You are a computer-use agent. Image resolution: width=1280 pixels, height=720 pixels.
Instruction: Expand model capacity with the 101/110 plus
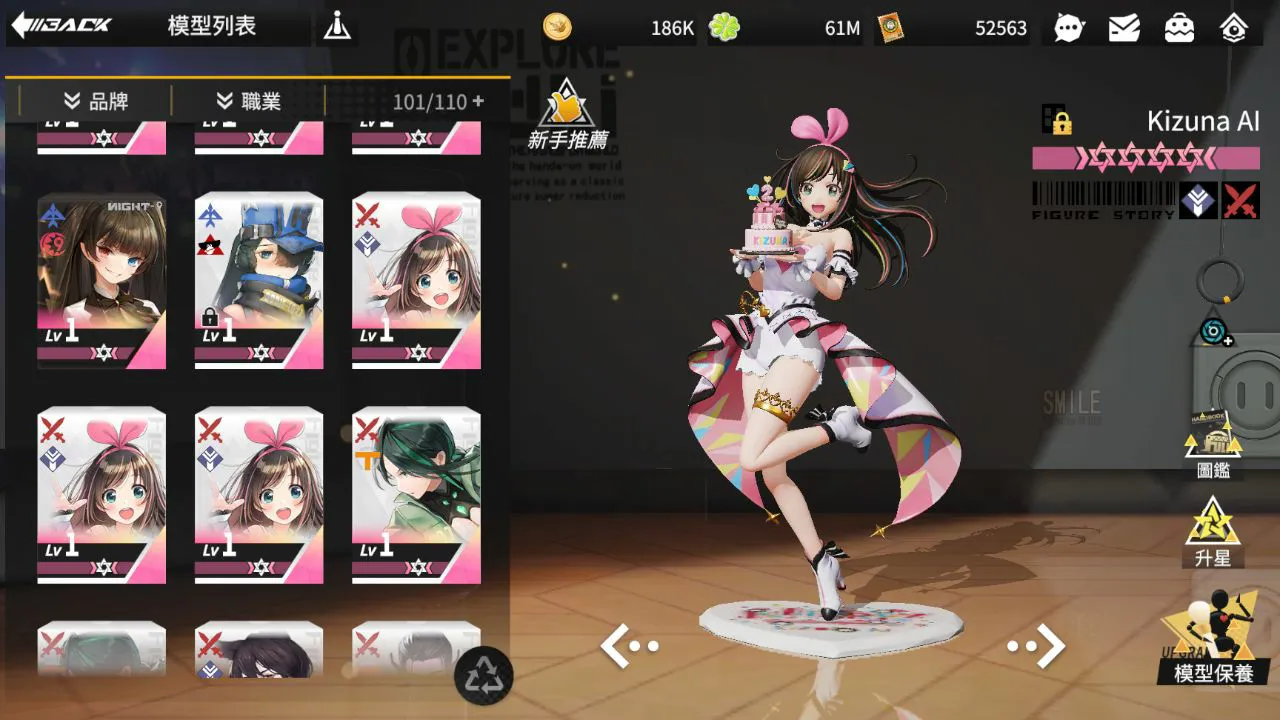pyautogui.click(x=478, y=101)
